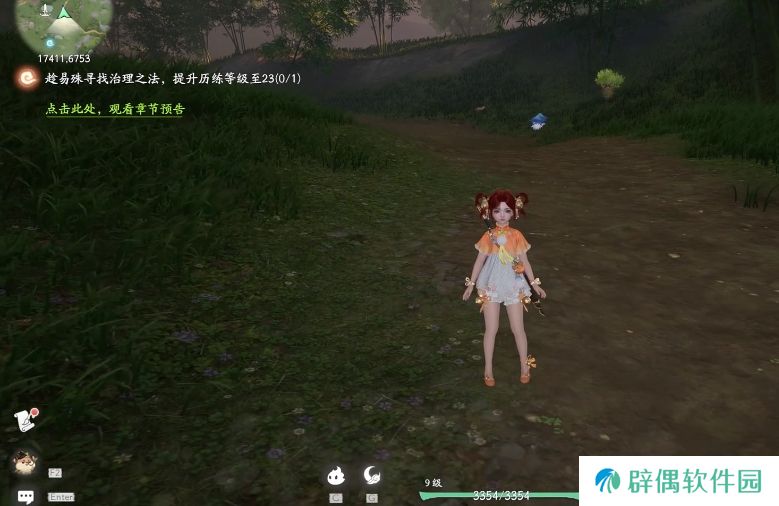Click the green chapter preview link
Viewport: 779px width, 506px height.
point(115,109)
